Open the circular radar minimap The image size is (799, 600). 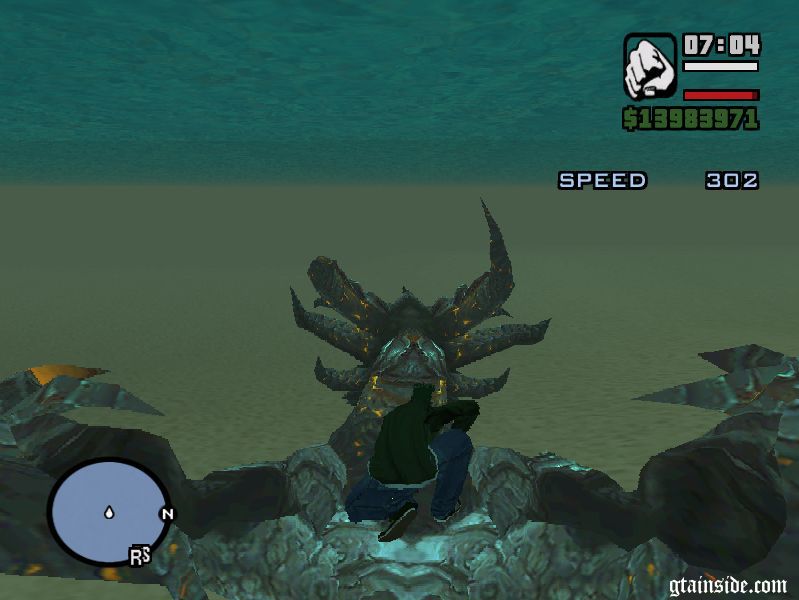click(108, 513)
